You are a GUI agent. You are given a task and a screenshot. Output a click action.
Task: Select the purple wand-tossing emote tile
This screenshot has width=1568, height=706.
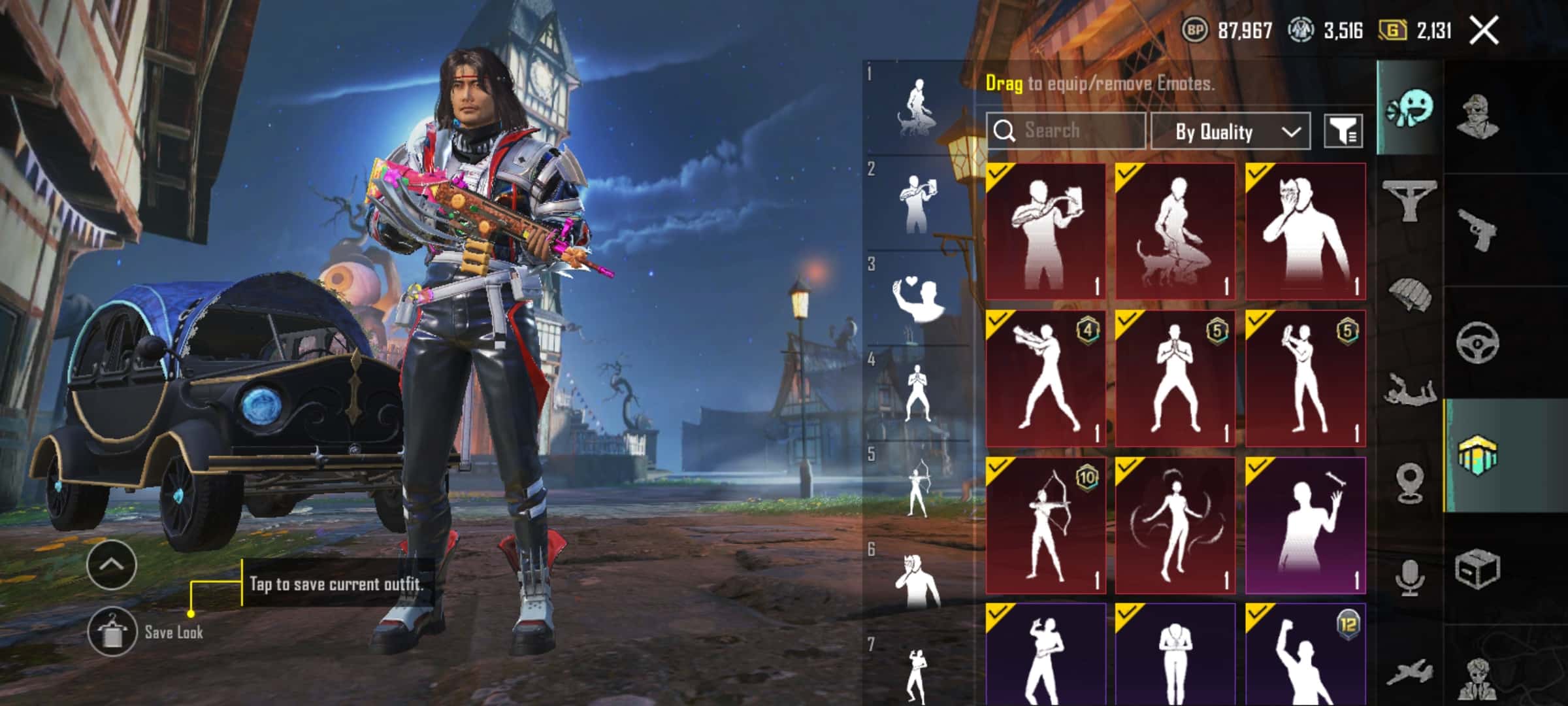pos(1305,526)
